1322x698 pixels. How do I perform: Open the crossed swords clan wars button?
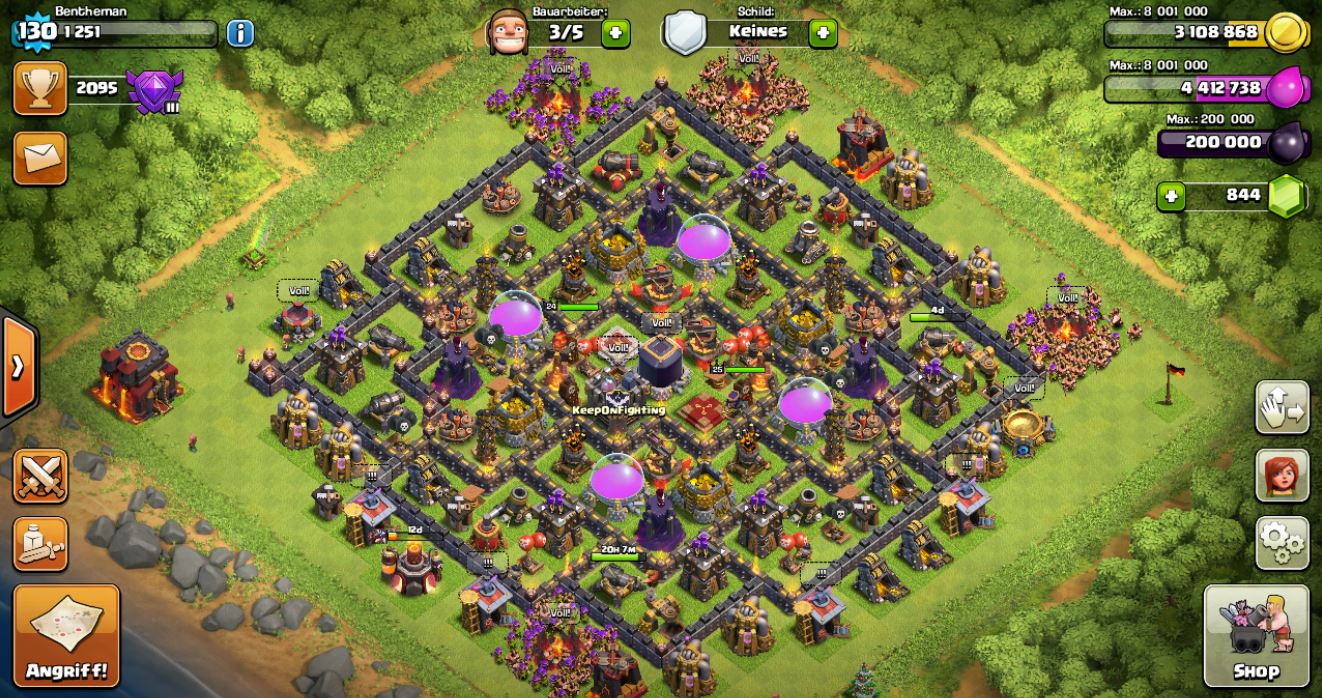click(40, 476)
